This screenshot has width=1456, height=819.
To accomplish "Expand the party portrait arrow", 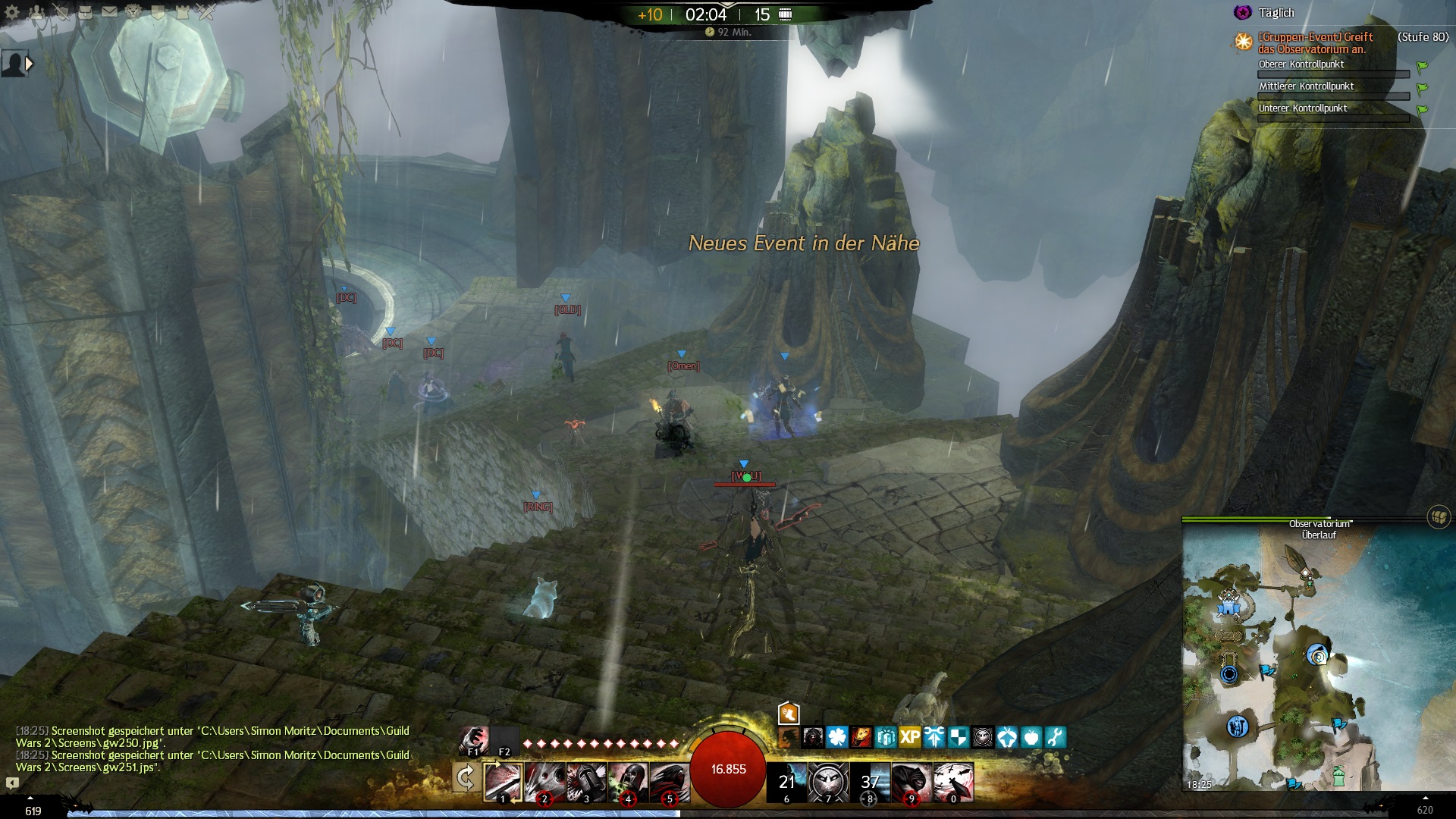I will click(x=29, y=64).
